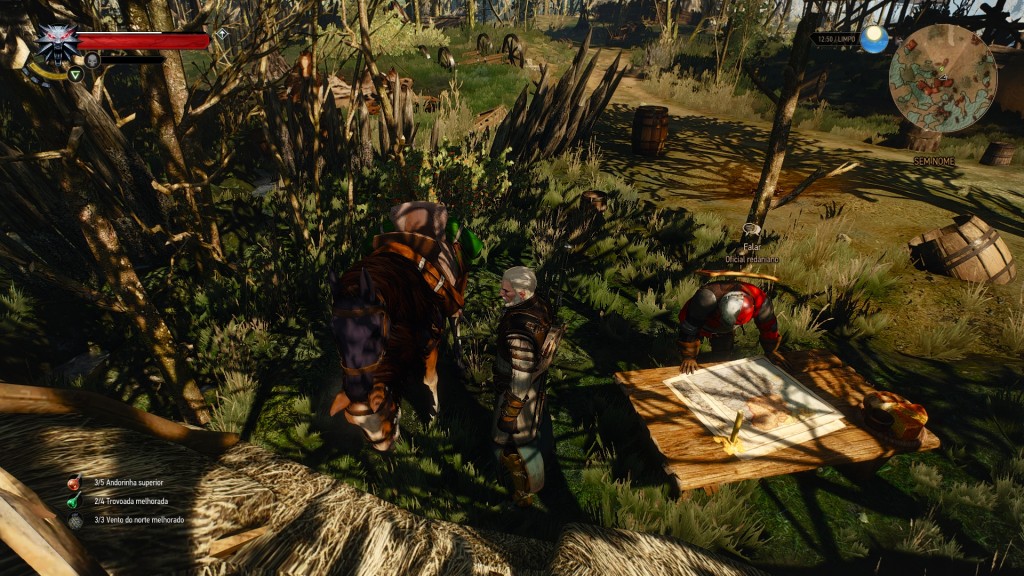This screenshot has height=576, width=1024.
Task: Use the Trovoada melhorada potion
Action: 74,501
